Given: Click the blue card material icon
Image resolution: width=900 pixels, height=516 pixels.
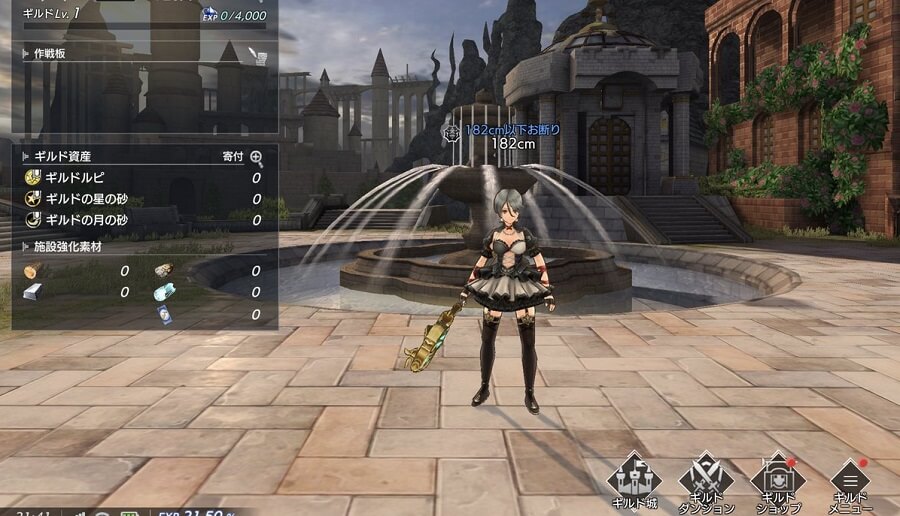Looking at the screenshot, I should 165,314.
